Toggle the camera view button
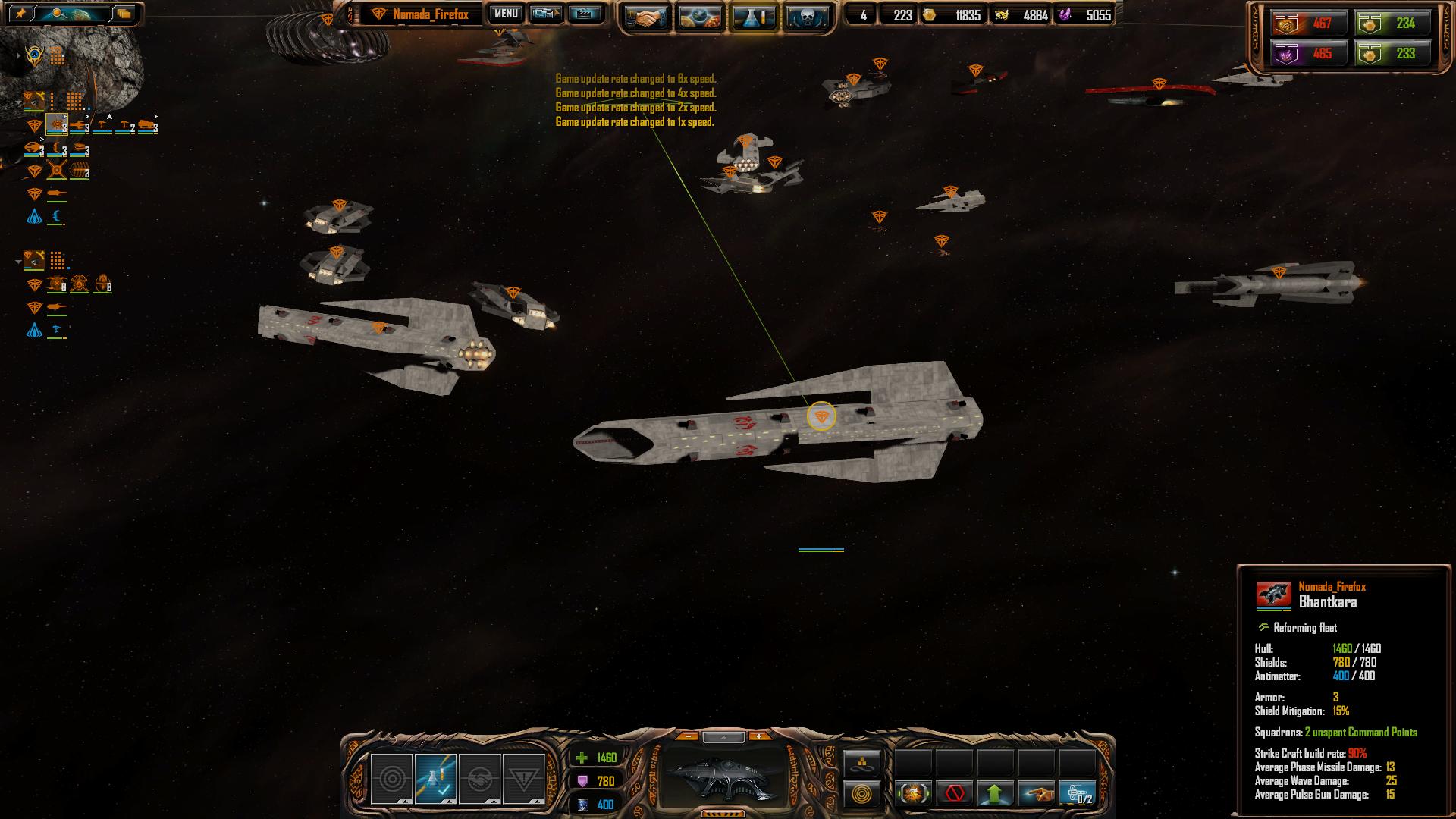The width and height of the screenshot is (1456, 819). click(x=545, y=14)
